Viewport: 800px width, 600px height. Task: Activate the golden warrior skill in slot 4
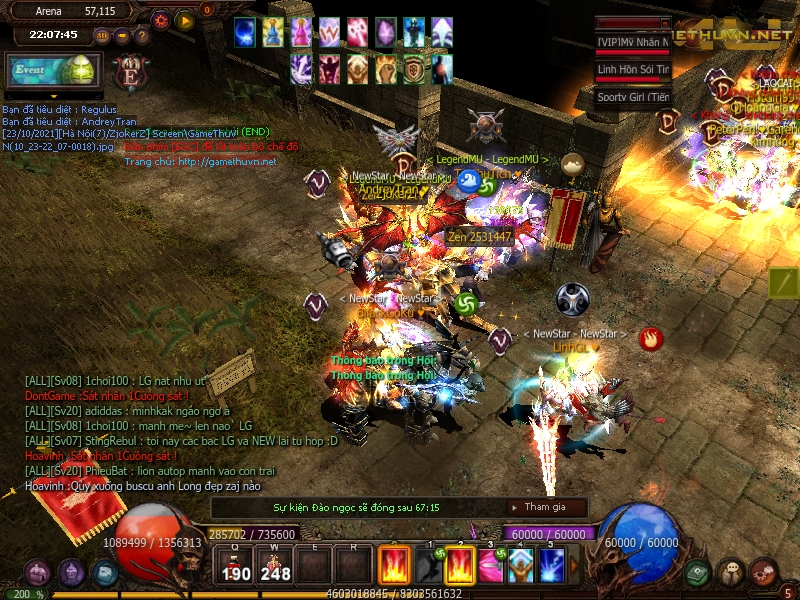521,566
